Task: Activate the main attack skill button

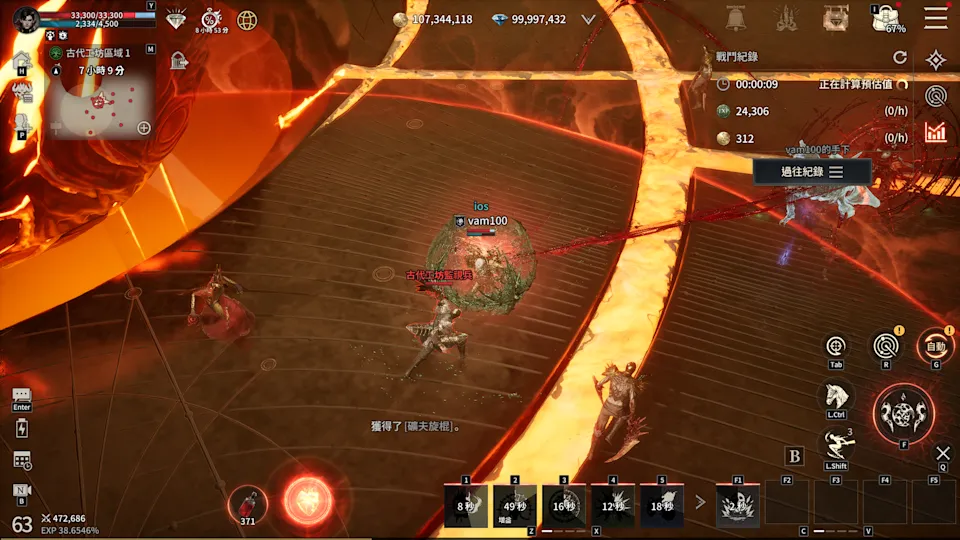Action: click(903, 412)
